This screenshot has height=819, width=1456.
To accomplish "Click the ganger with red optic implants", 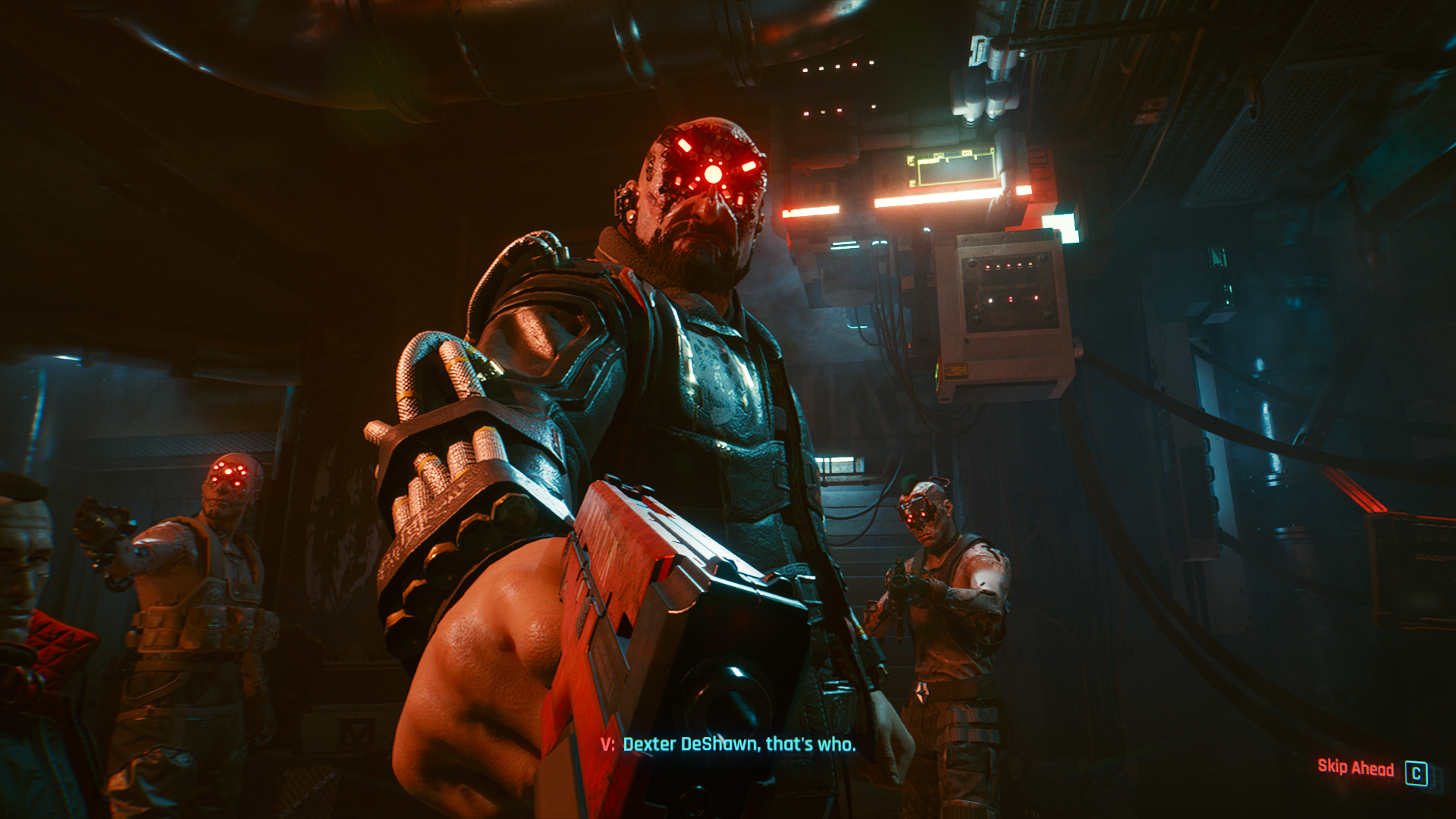I will coord(220,478).
